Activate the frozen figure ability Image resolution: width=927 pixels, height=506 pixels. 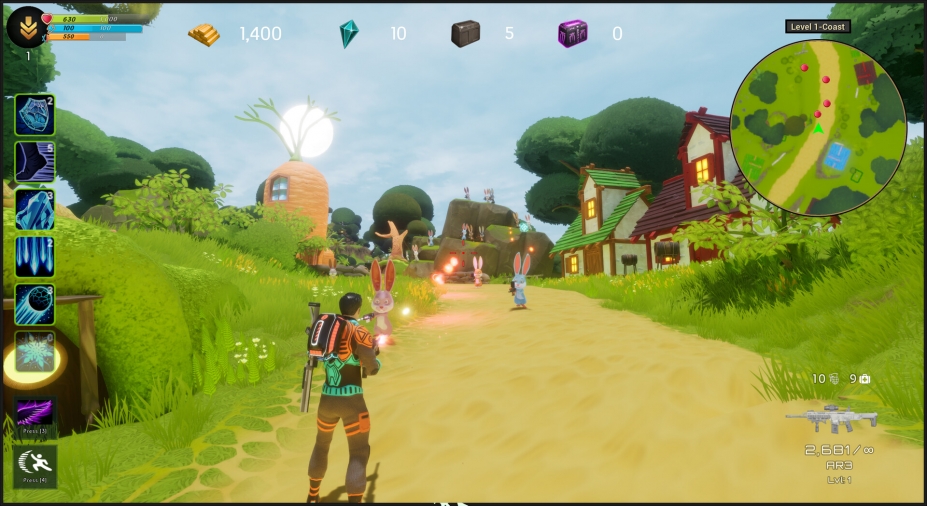(x=35, y=210)
